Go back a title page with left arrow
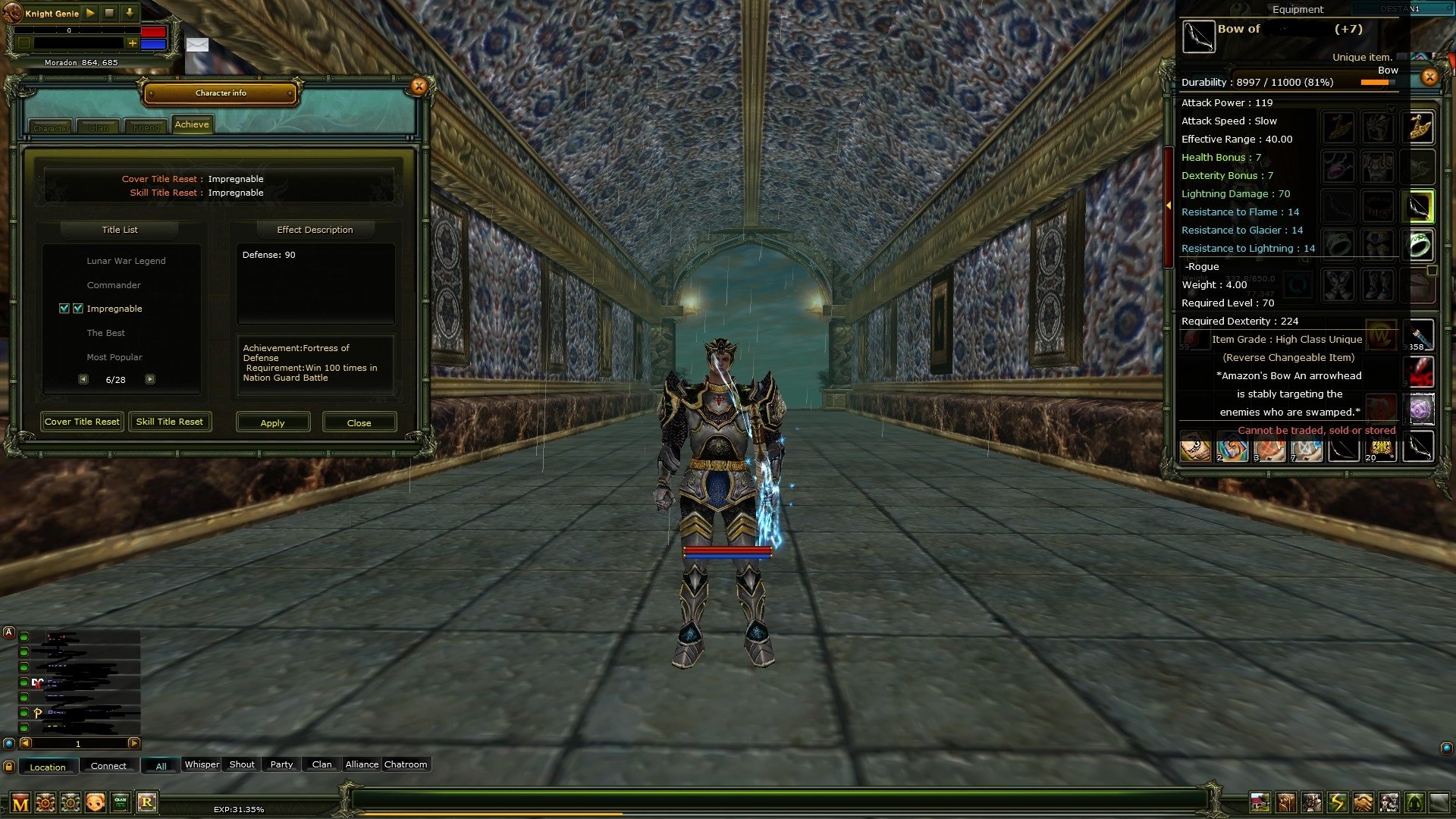1456x819 pixels. coord(83,378)
